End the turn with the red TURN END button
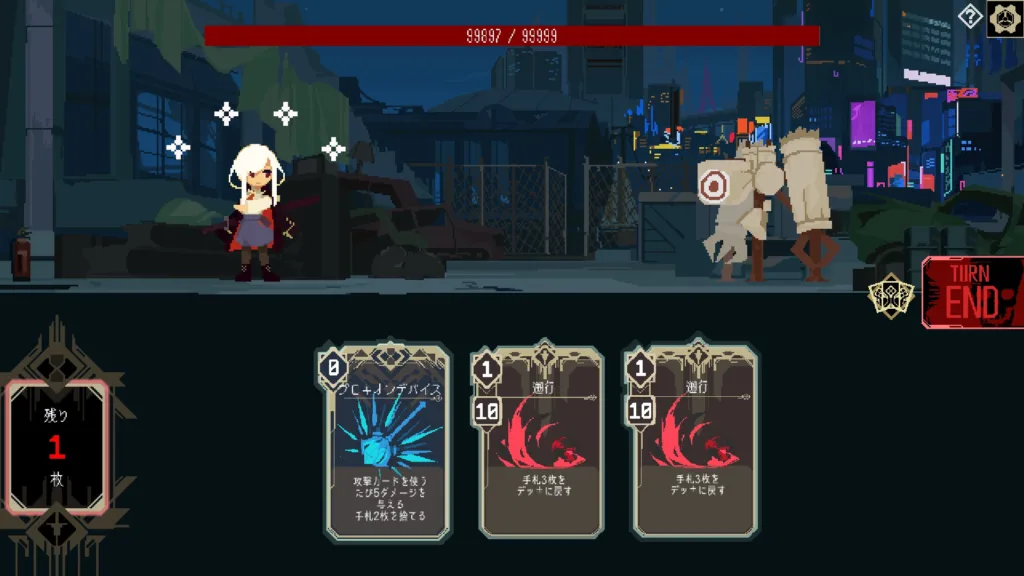Screen dimensions: 1024x576 click(973, 293)
